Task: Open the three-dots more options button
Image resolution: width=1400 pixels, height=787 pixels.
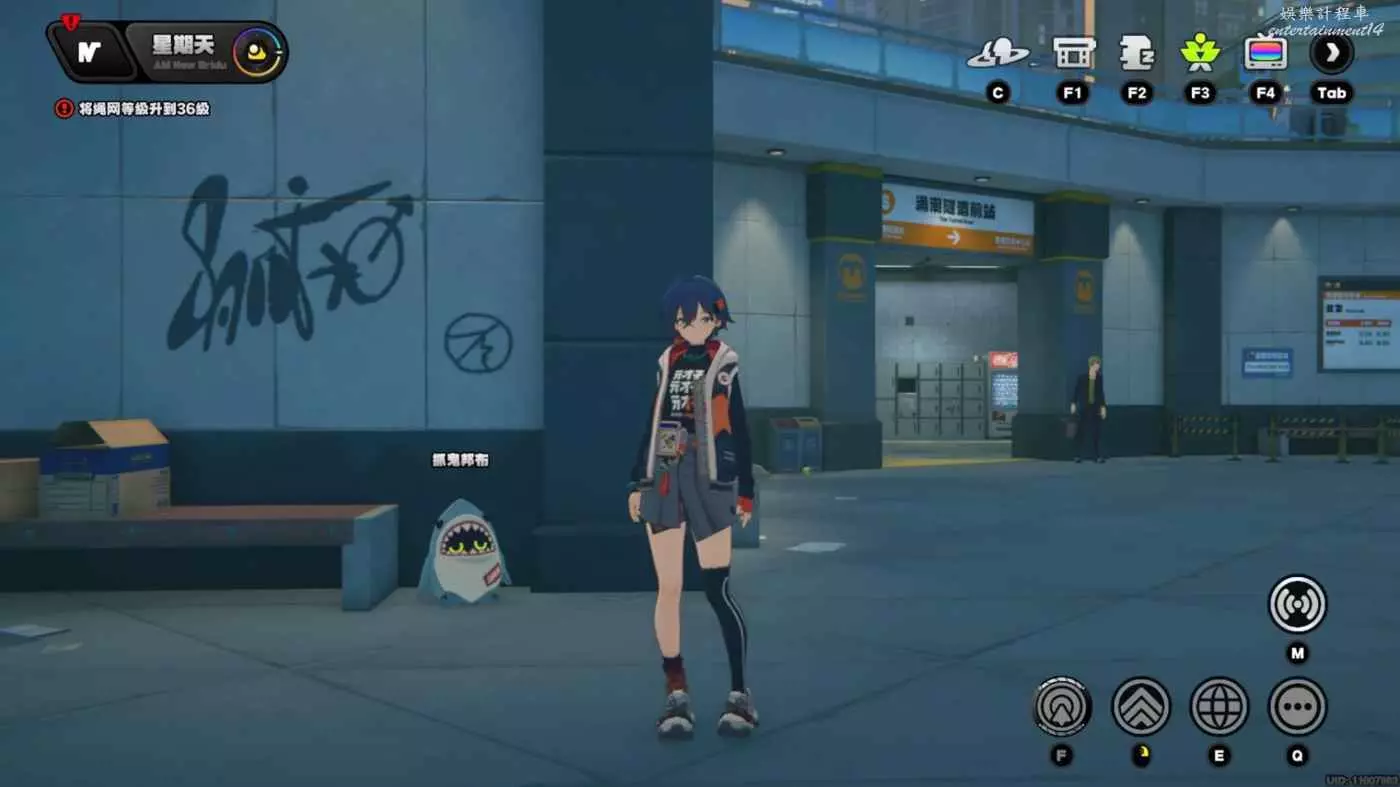Action: [x=1297, y=706]
